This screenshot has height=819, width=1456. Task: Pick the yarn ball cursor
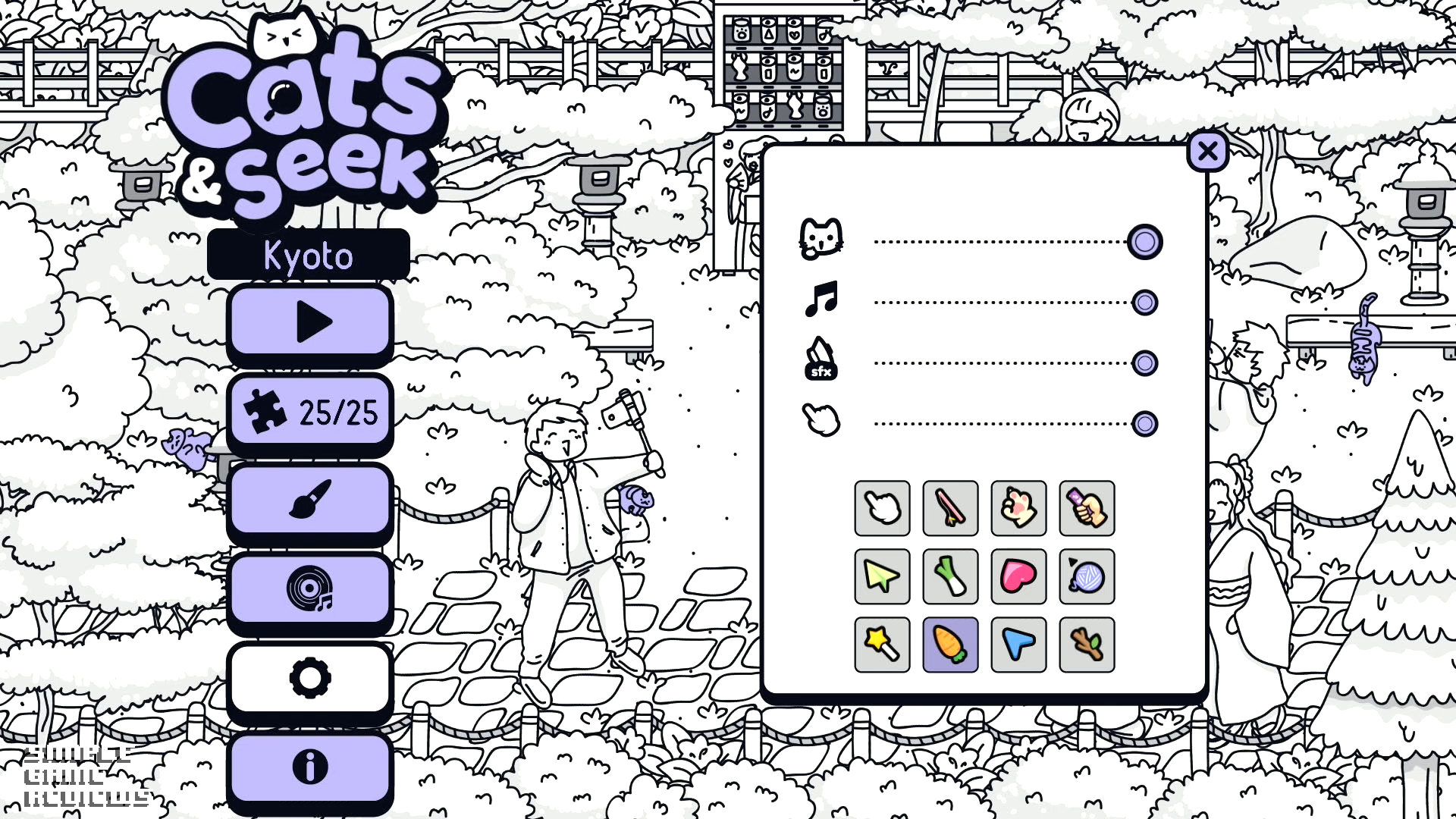point(1087,576)
